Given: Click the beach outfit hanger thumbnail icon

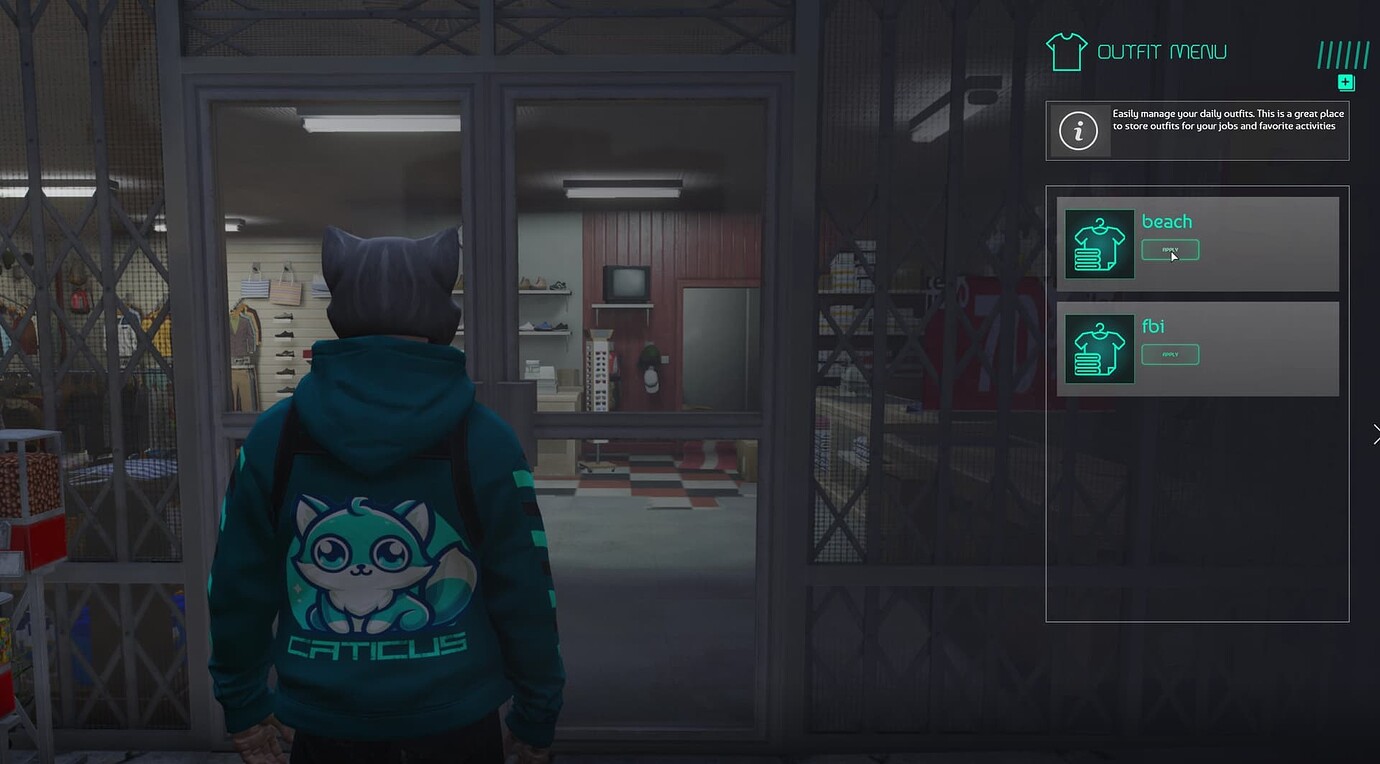Looking at the screenshot, I should pos(1099,243).
